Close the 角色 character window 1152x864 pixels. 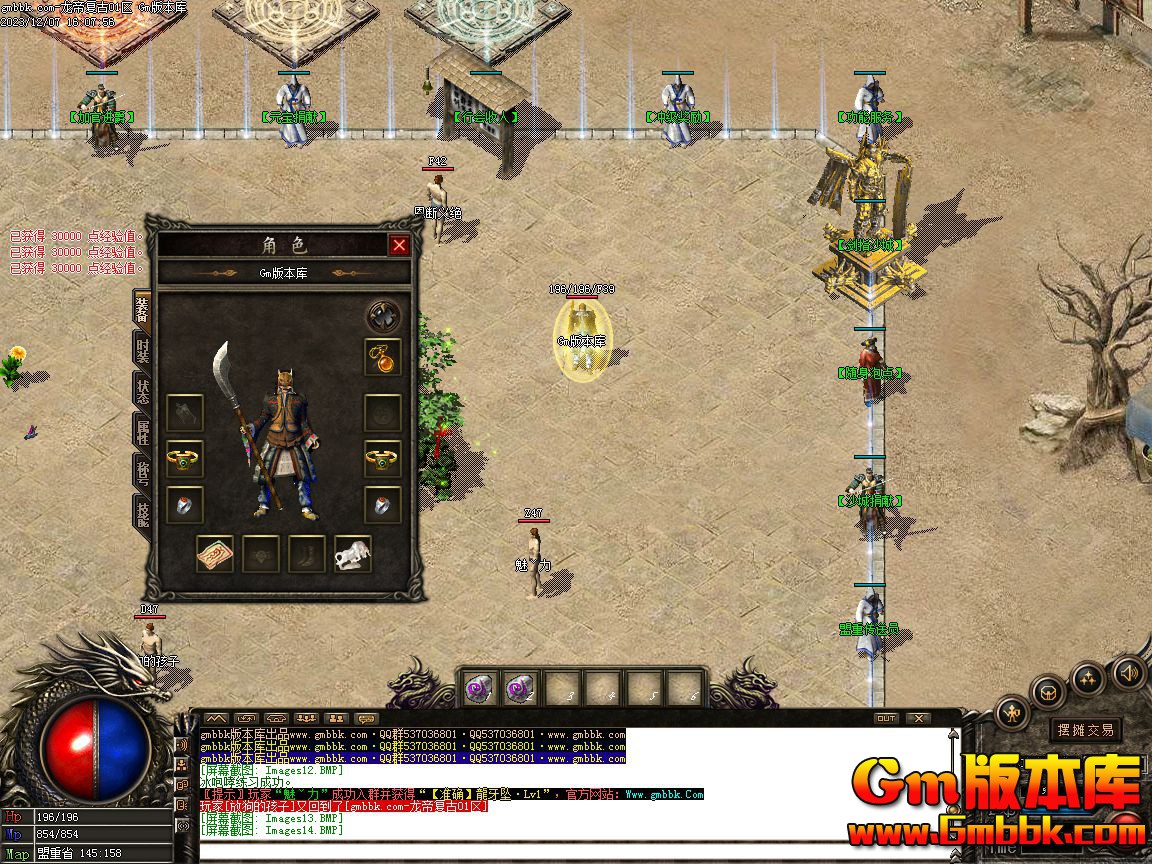(x=399, y=245)
